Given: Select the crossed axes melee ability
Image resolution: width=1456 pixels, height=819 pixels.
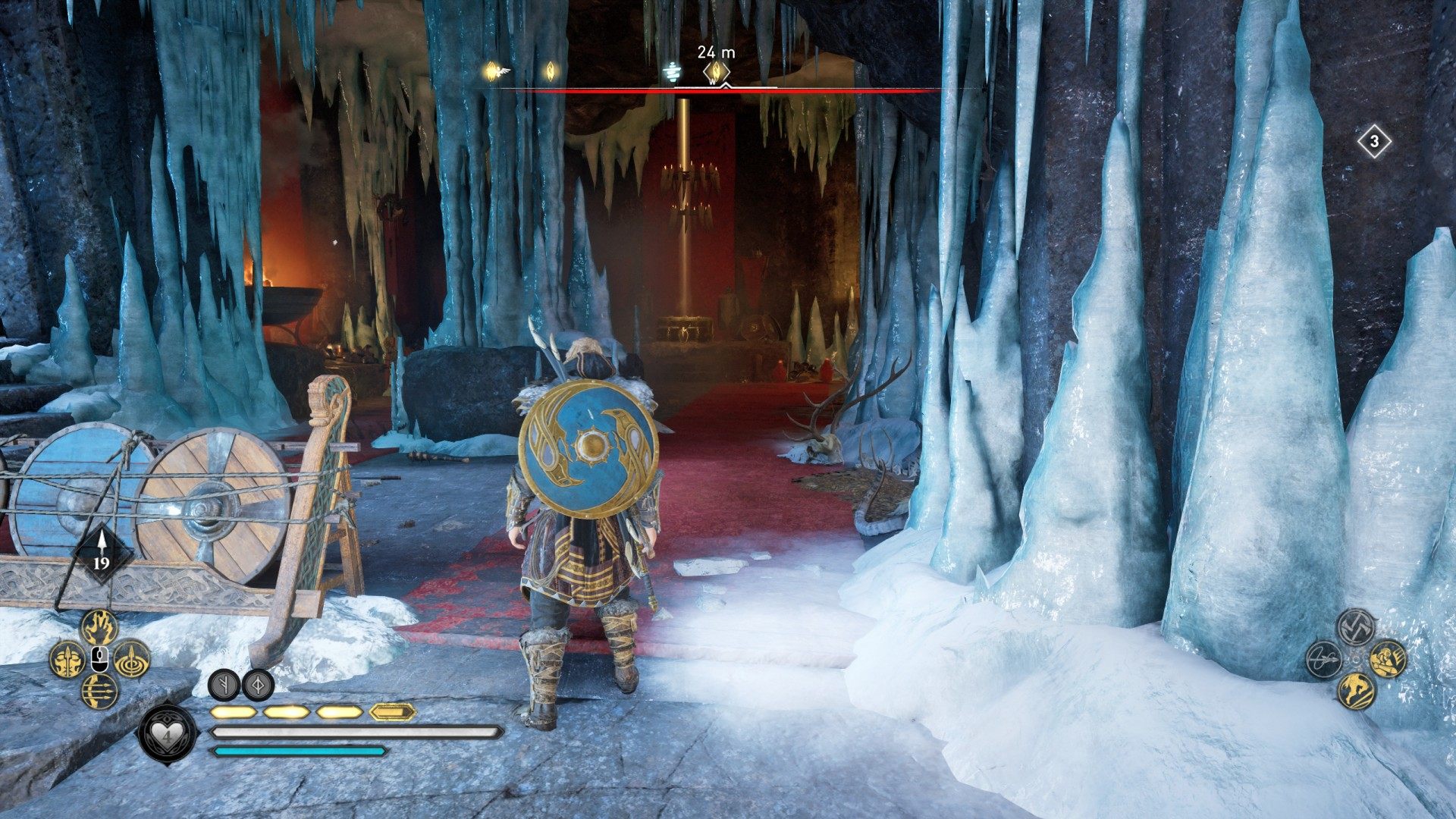Looking at the screenshot, I should [x=1356, y=626].
